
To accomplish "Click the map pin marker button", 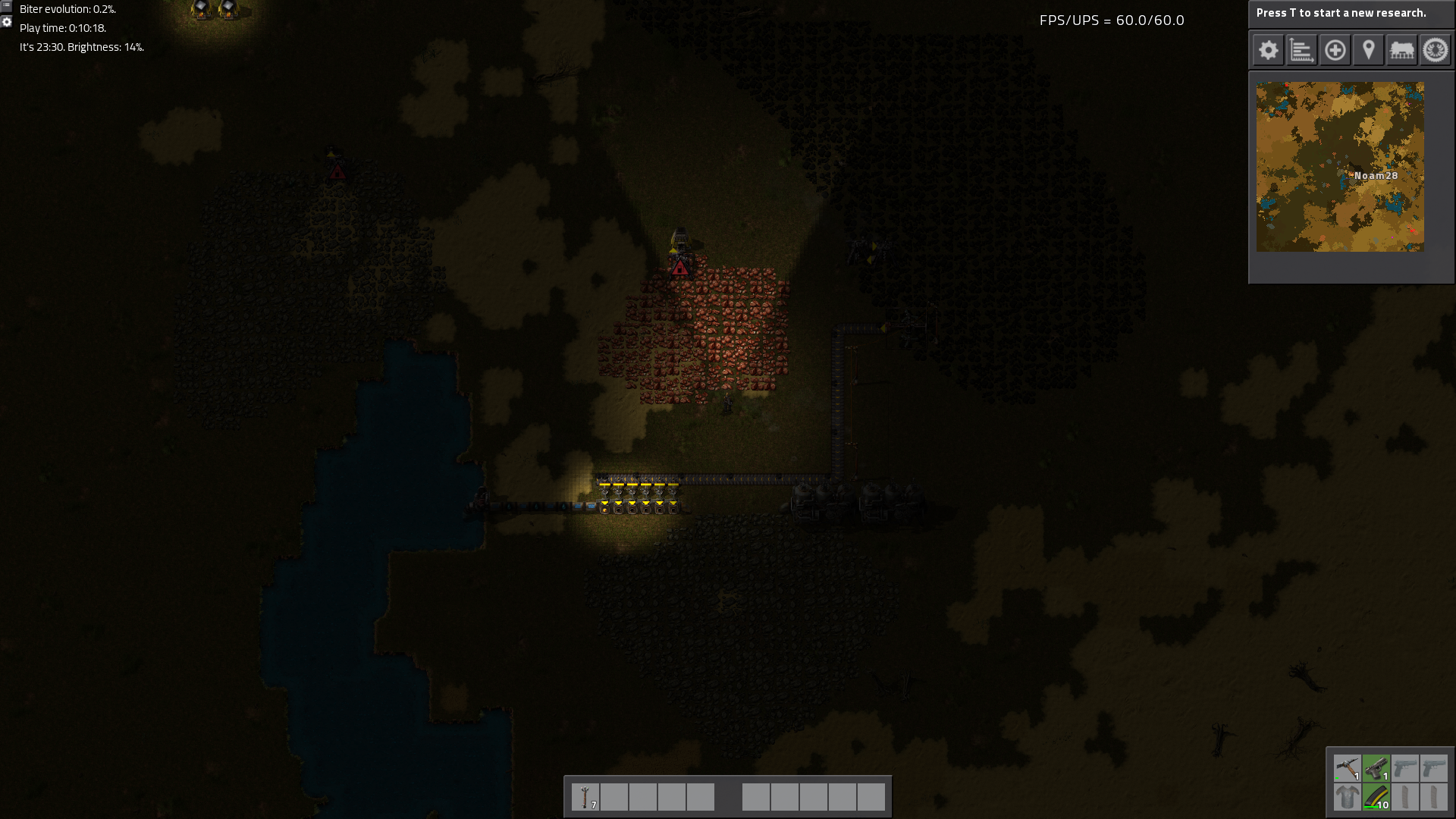I will click(1368, 51).
